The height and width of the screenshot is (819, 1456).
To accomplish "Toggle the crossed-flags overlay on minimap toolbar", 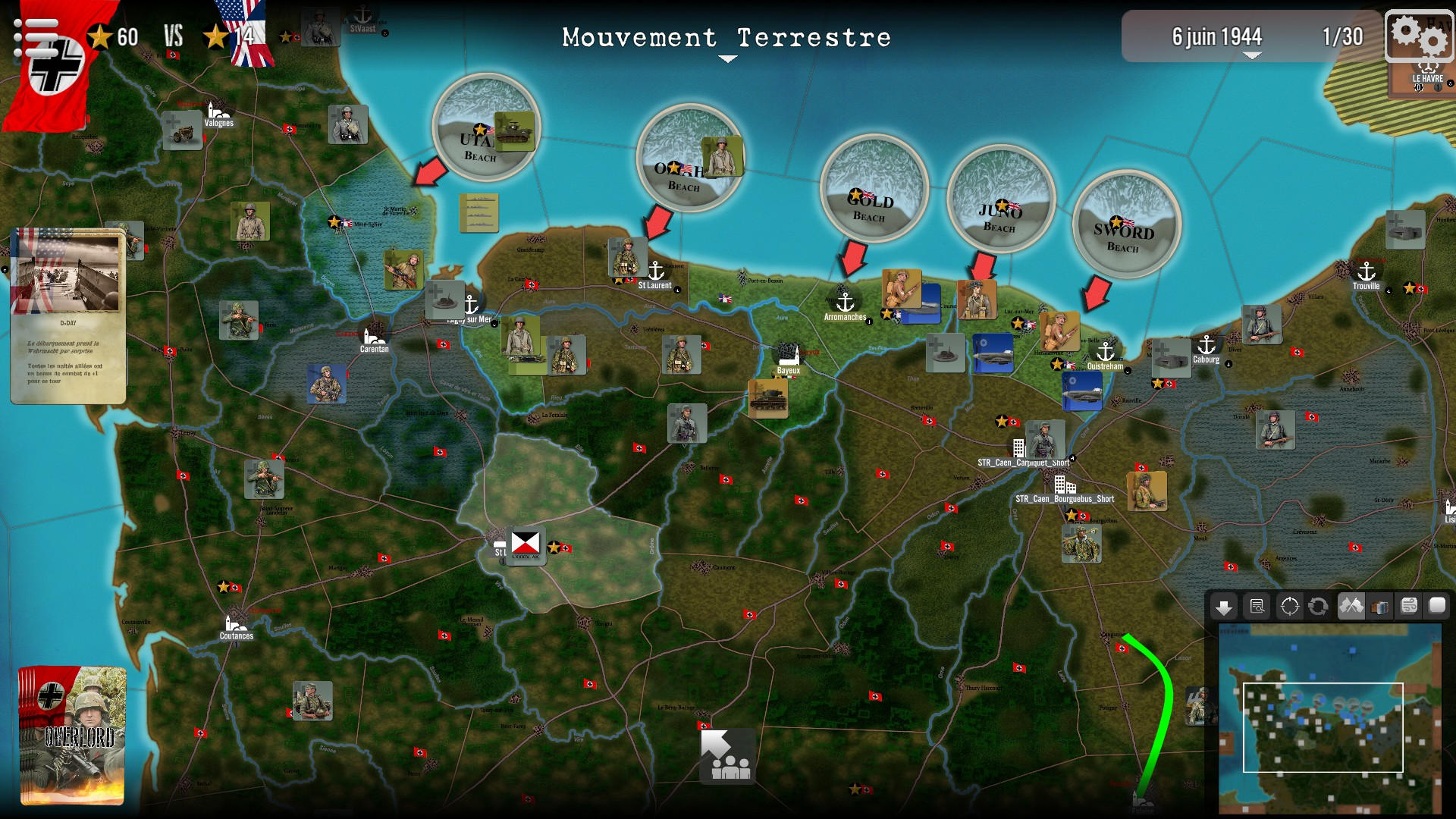I will point(1351,607).
